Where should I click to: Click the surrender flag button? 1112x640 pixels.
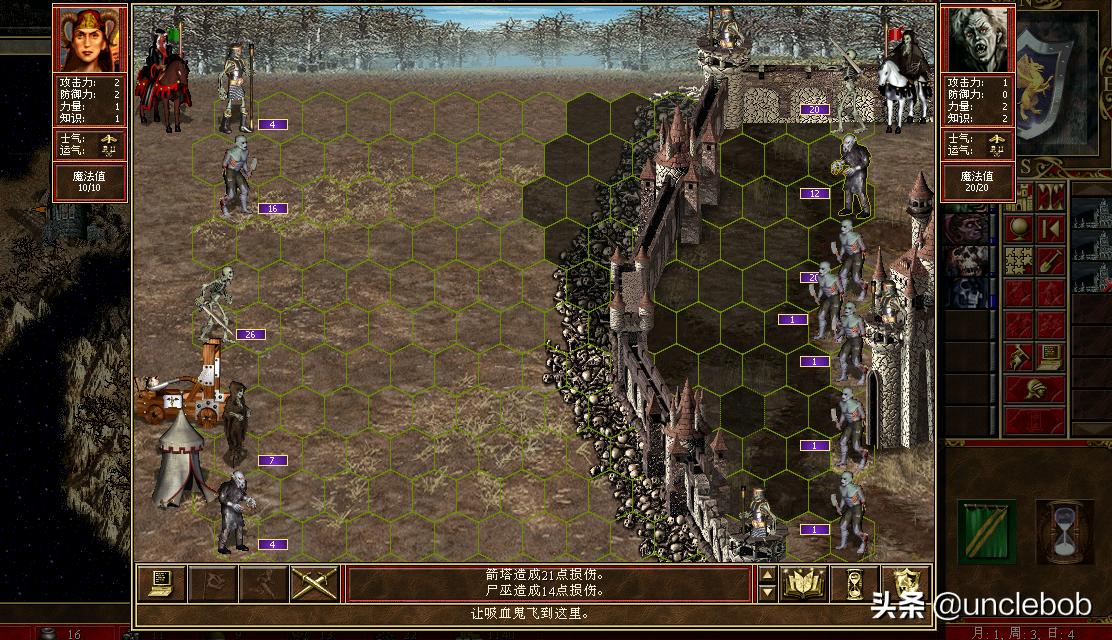pyautogui.click(x=212, y=584)
